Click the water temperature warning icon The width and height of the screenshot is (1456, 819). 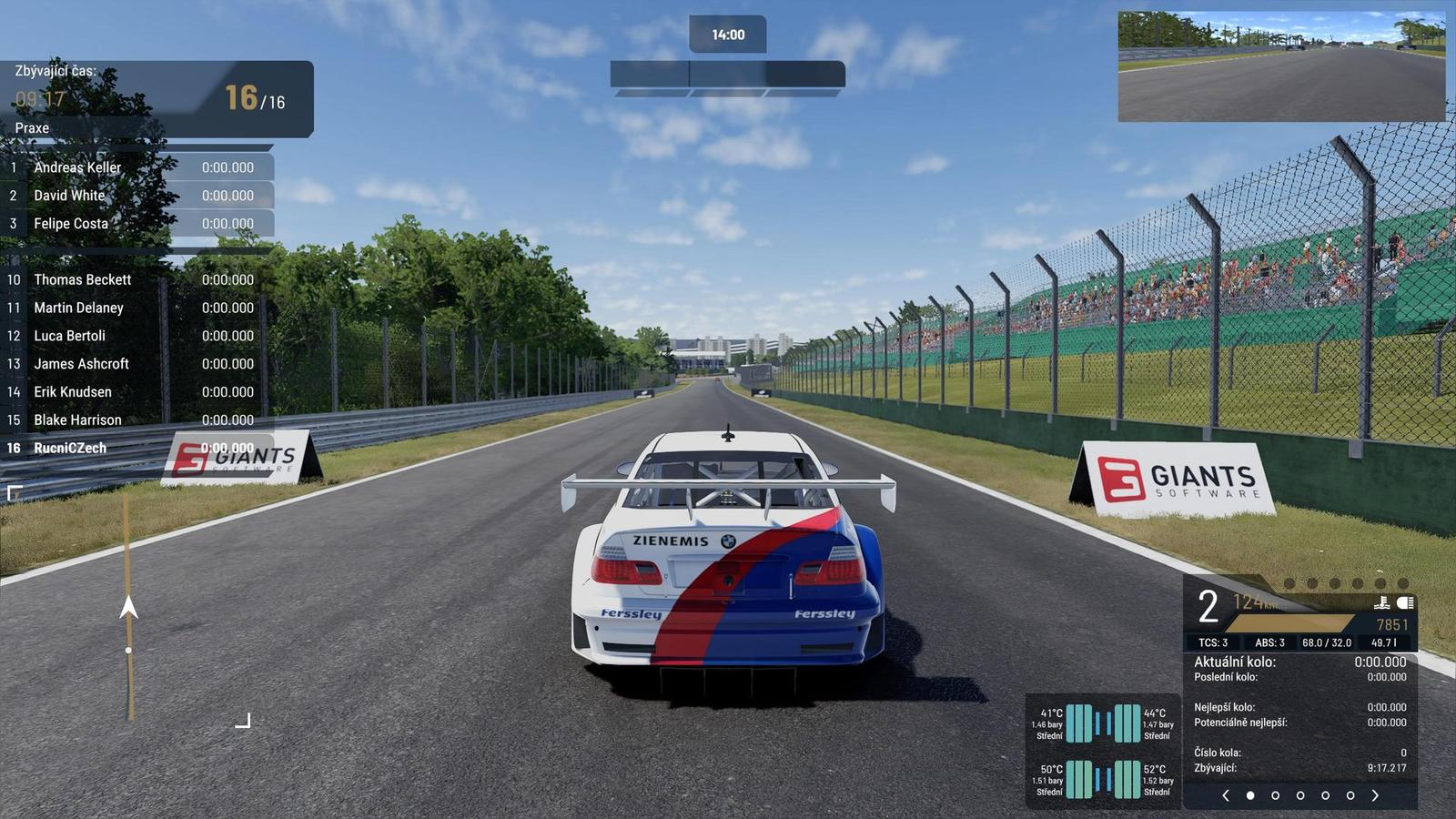click(x=1383, y=602)
